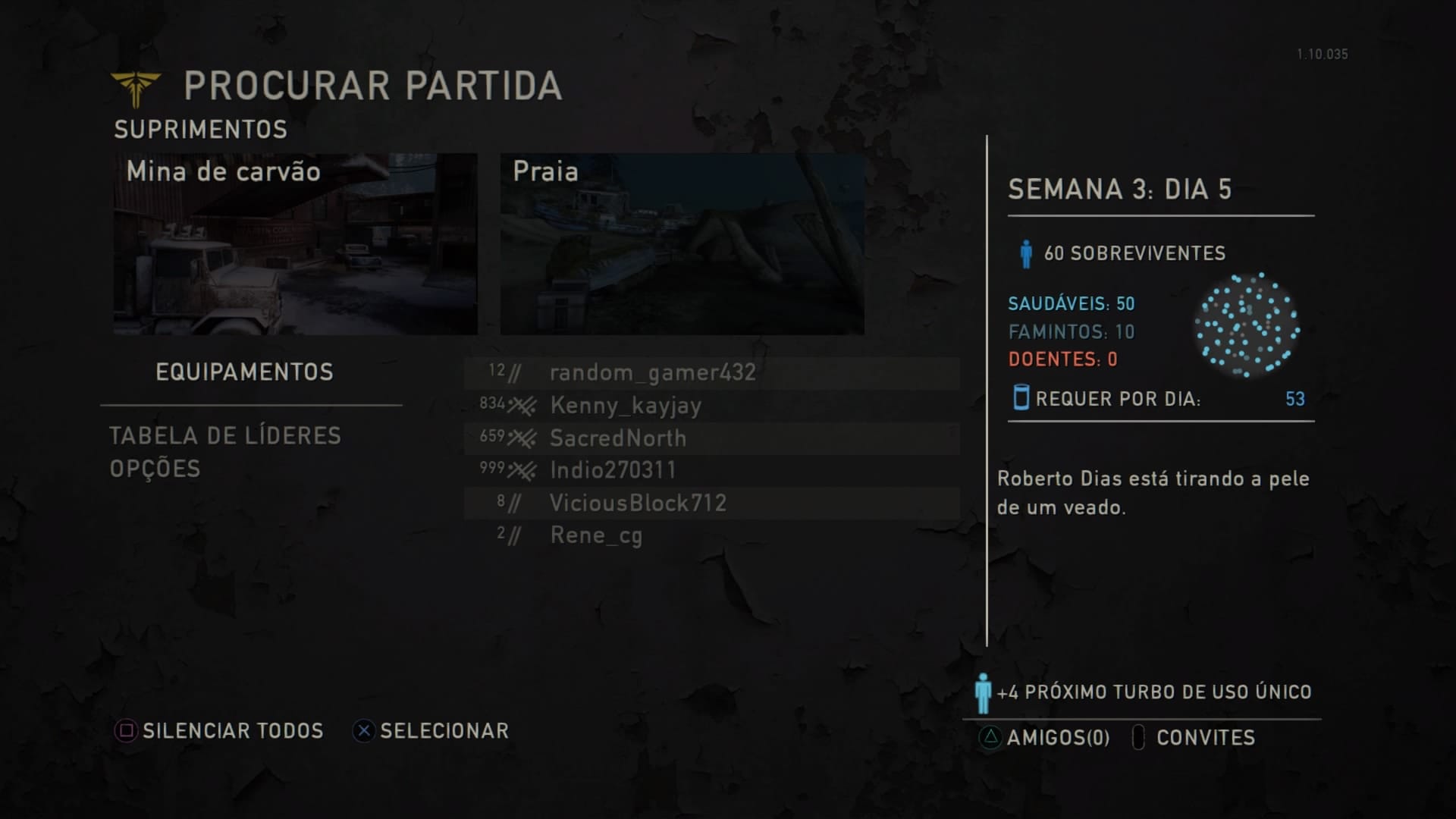Image resolution: width=1456 pixels, height=819 pixels.
Task: Select player Rene_cg in the list
Action: coord(596,535)
